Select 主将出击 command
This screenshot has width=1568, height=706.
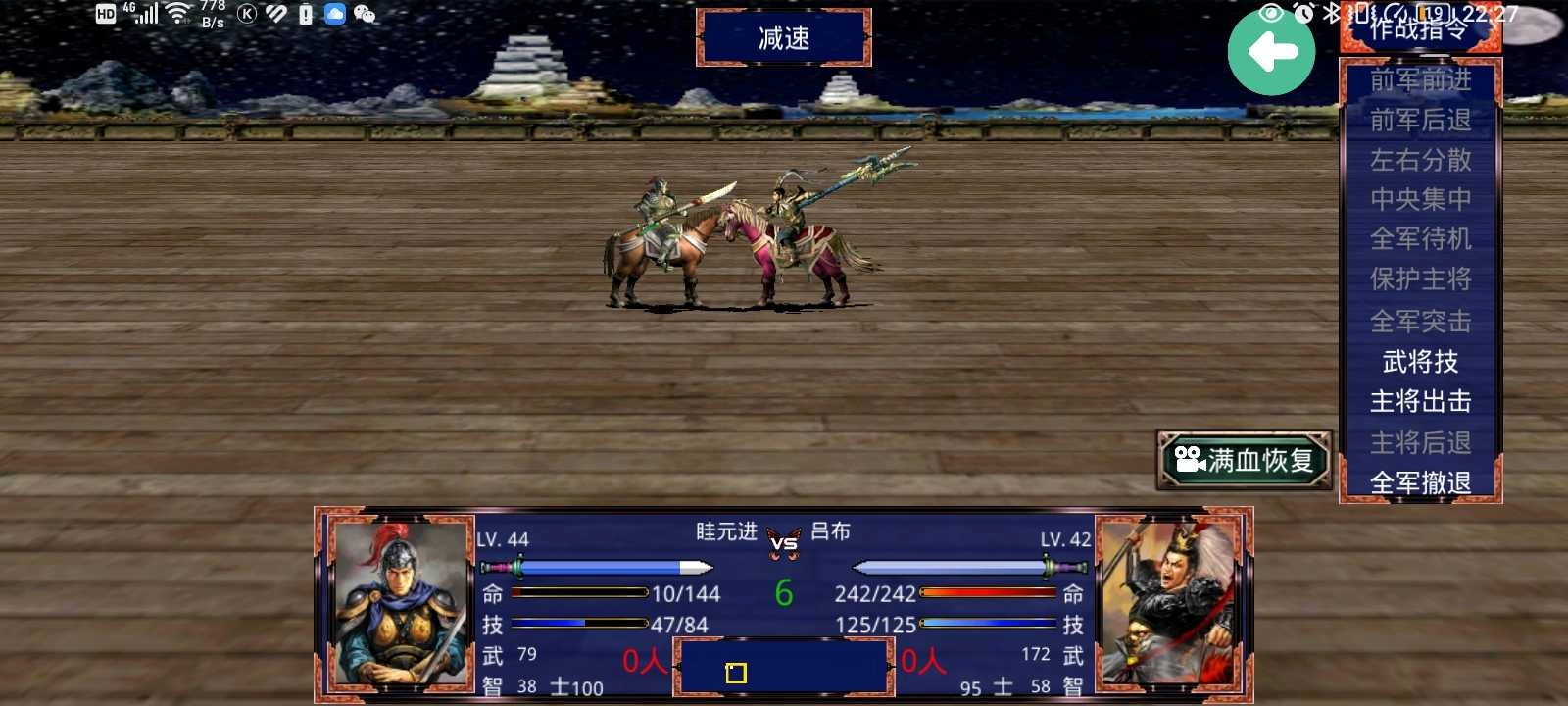click(x=1420, y=402)
